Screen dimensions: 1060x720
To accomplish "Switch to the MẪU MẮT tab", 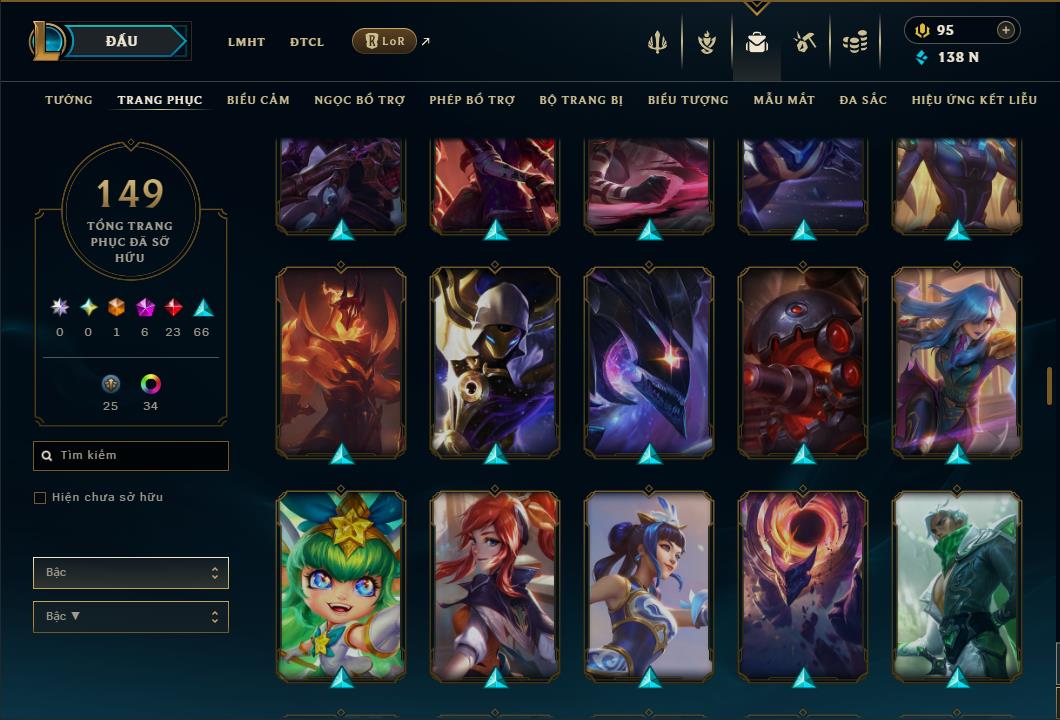I will [784, 100].
